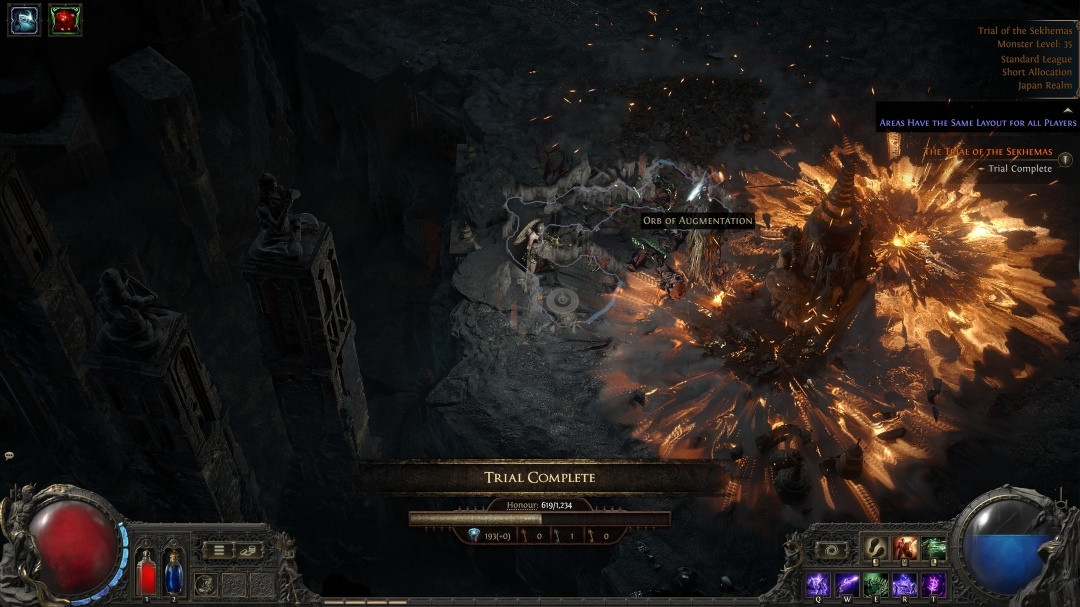Viewport: 1080px width, 607px height.
Task: Cast the purple lightning skill on Q
Action: click(818, 583)
